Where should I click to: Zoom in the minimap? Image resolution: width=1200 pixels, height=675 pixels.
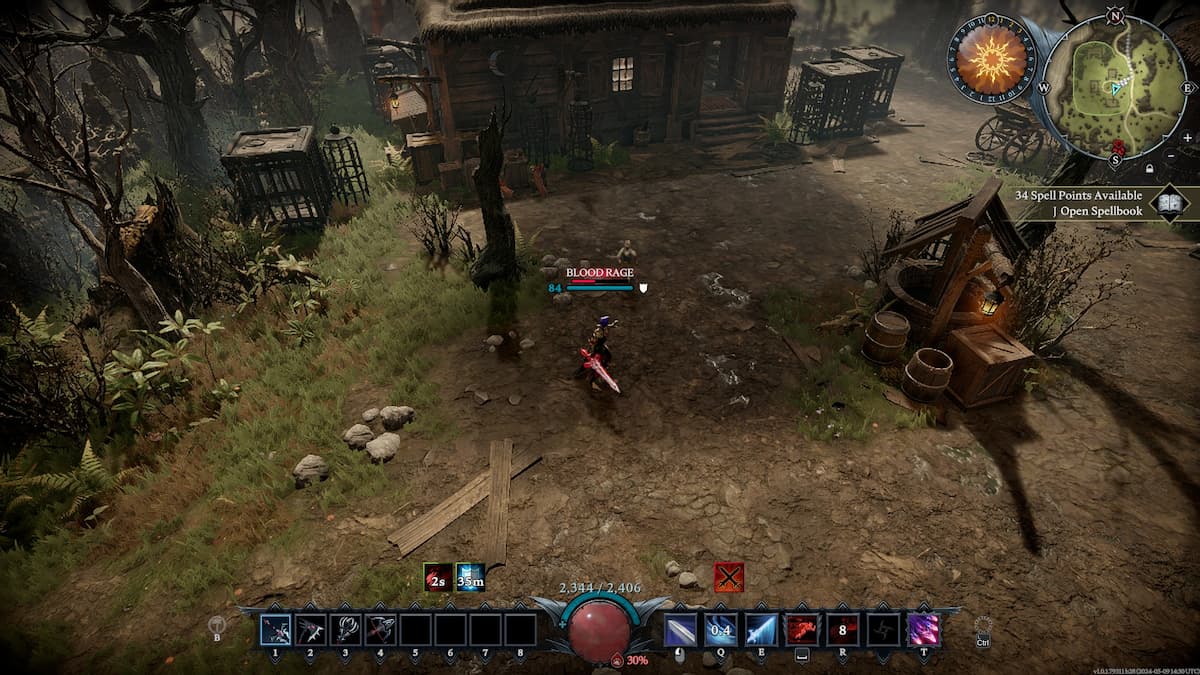[x=1187, y=137]
